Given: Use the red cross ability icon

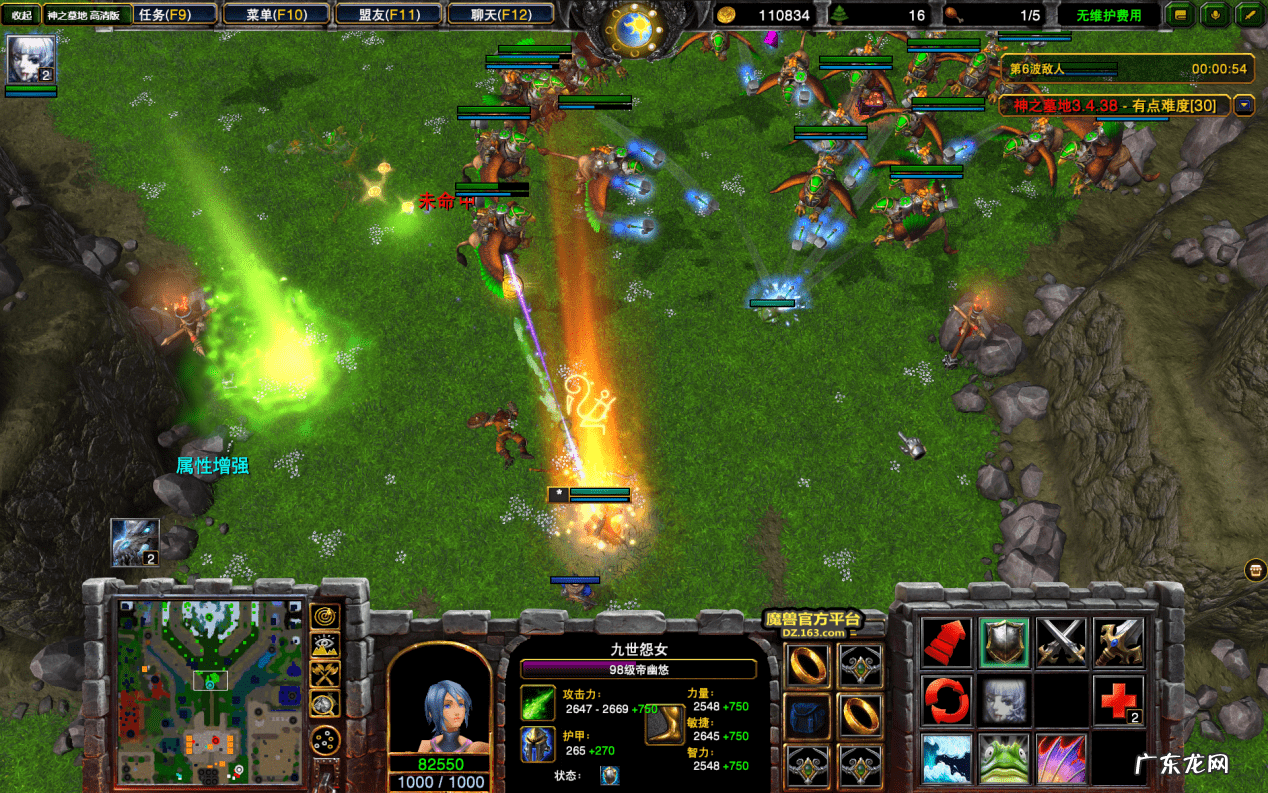Looking at the screenshot, I should [x=1118, y=700].
